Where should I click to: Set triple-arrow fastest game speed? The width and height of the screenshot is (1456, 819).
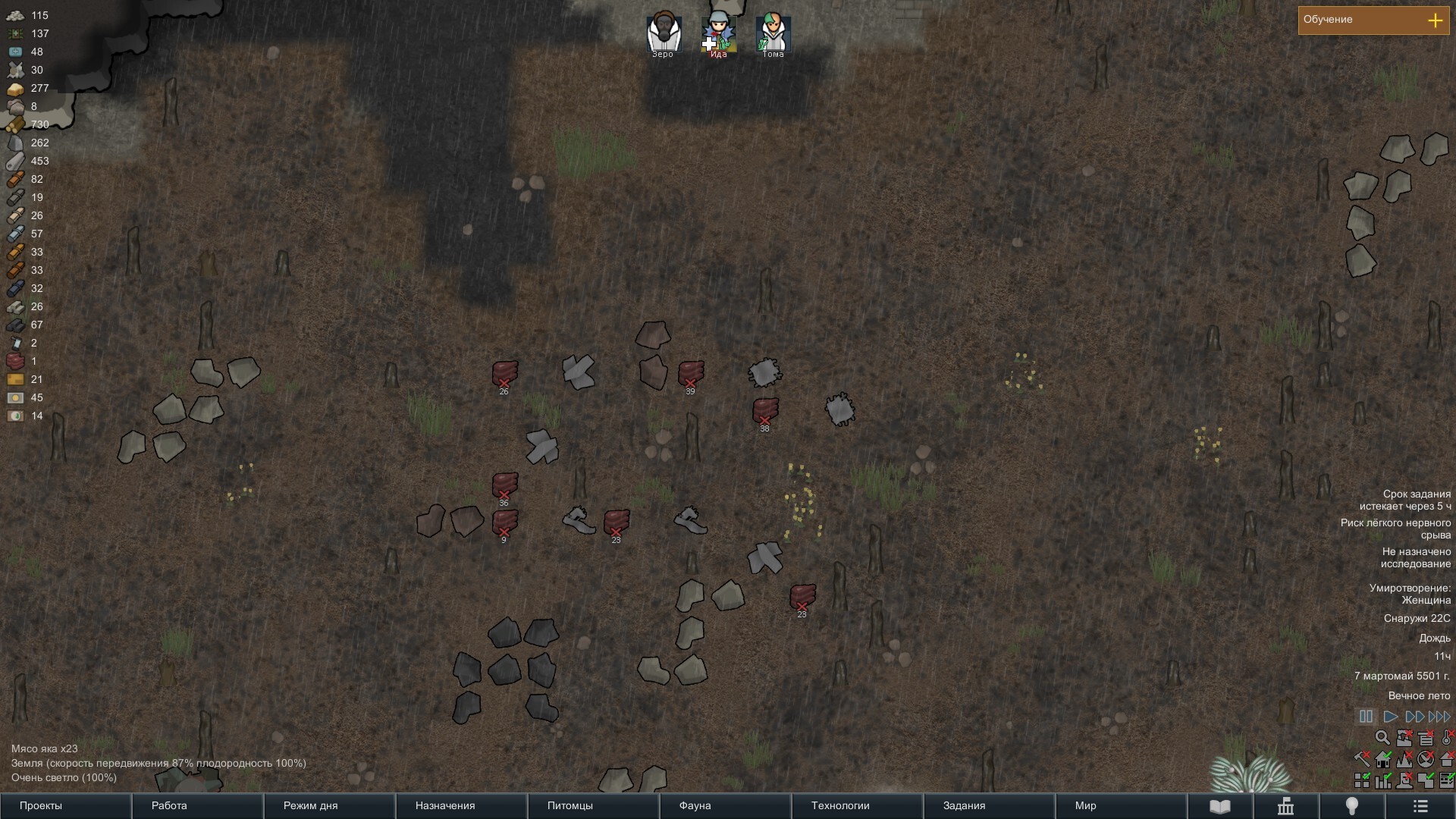tap(1439, 717)
